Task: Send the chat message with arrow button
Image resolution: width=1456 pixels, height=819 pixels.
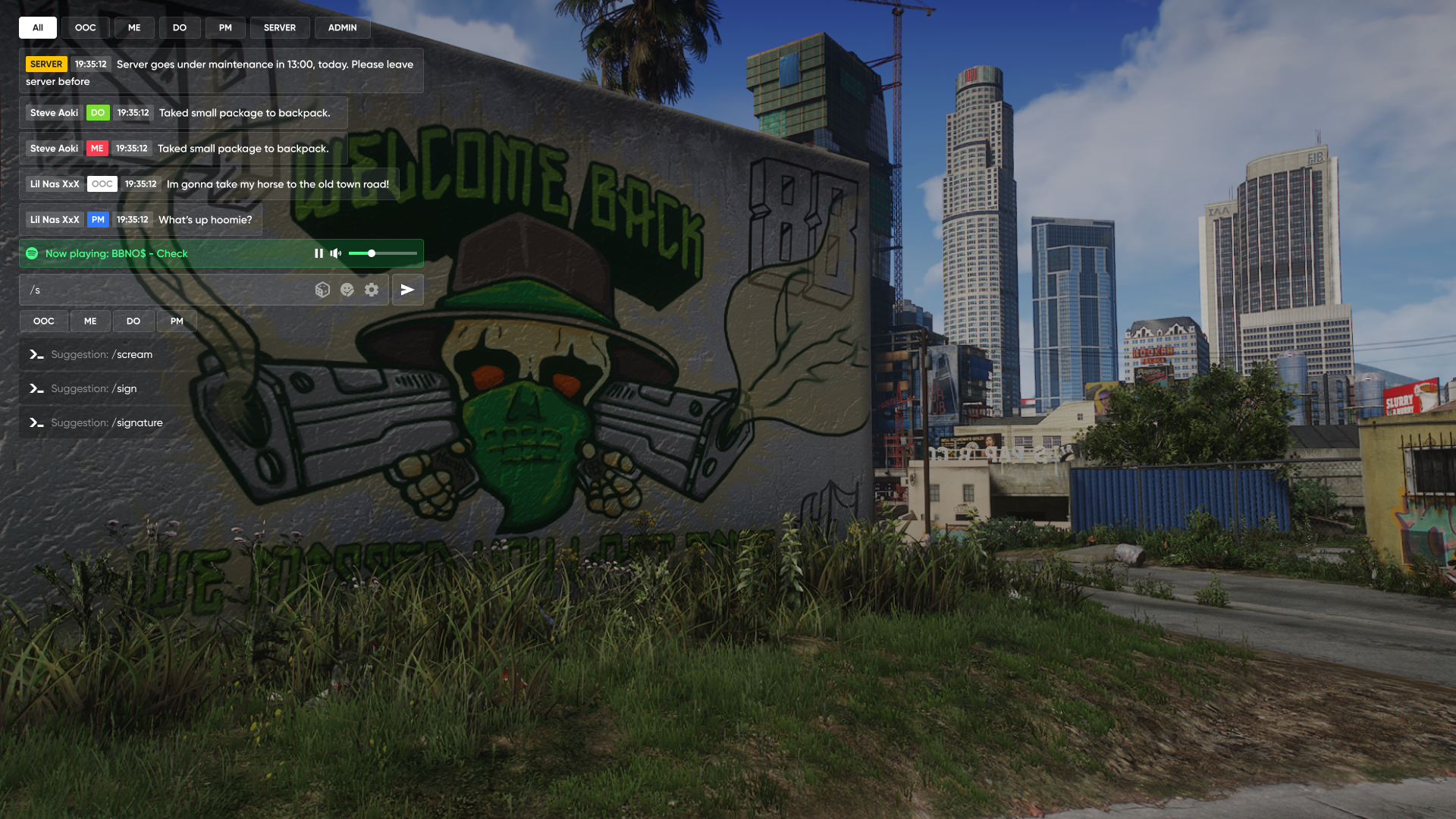Action: 407,290
